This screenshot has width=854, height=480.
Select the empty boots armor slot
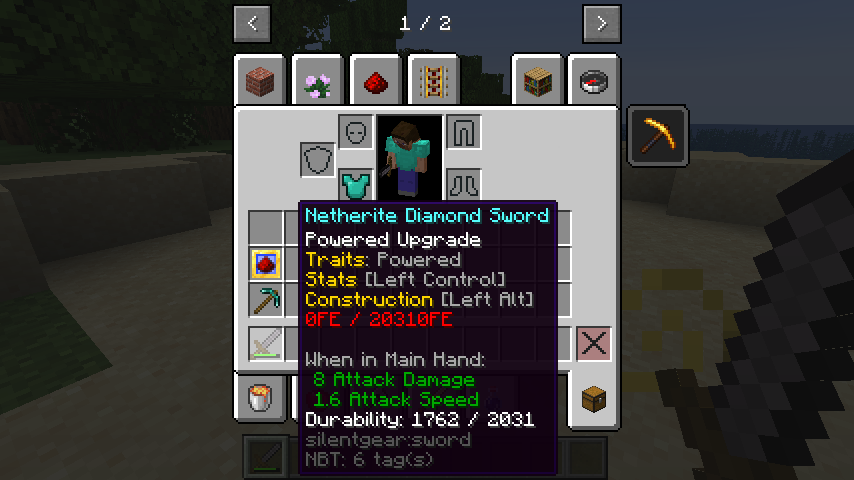coord(463,184)
